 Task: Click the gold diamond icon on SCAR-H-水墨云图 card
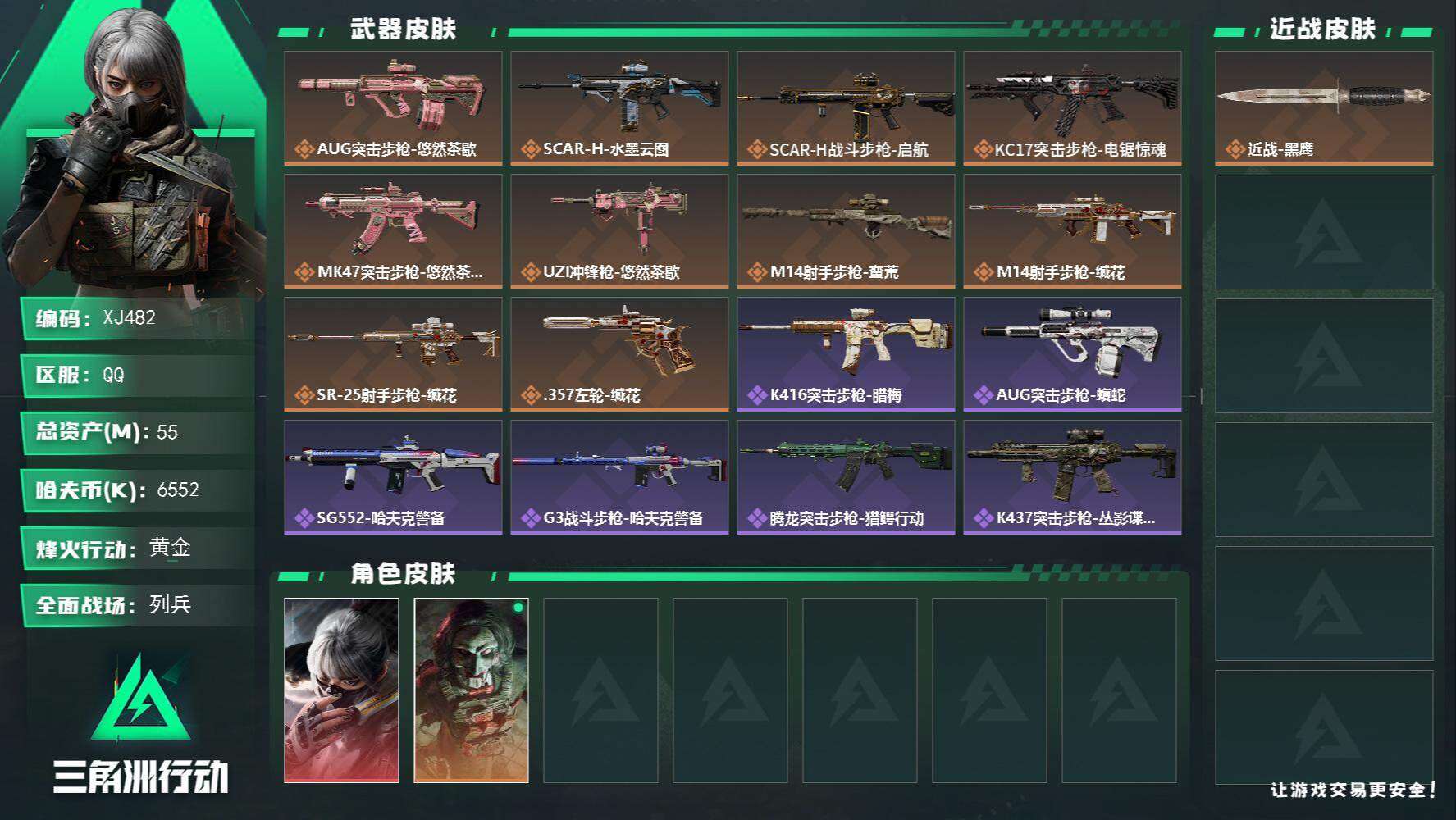(532, 150)
